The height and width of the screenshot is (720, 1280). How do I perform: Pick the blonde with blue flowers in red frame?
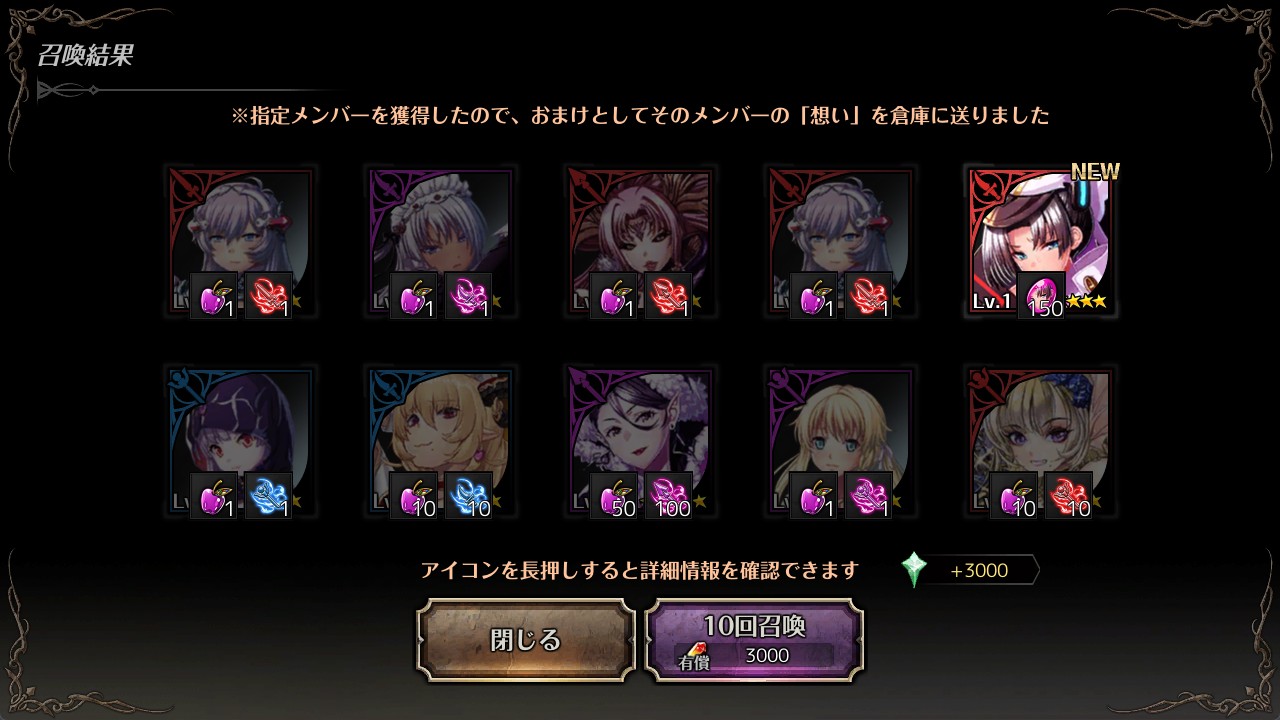click(x=1040, y=442)
